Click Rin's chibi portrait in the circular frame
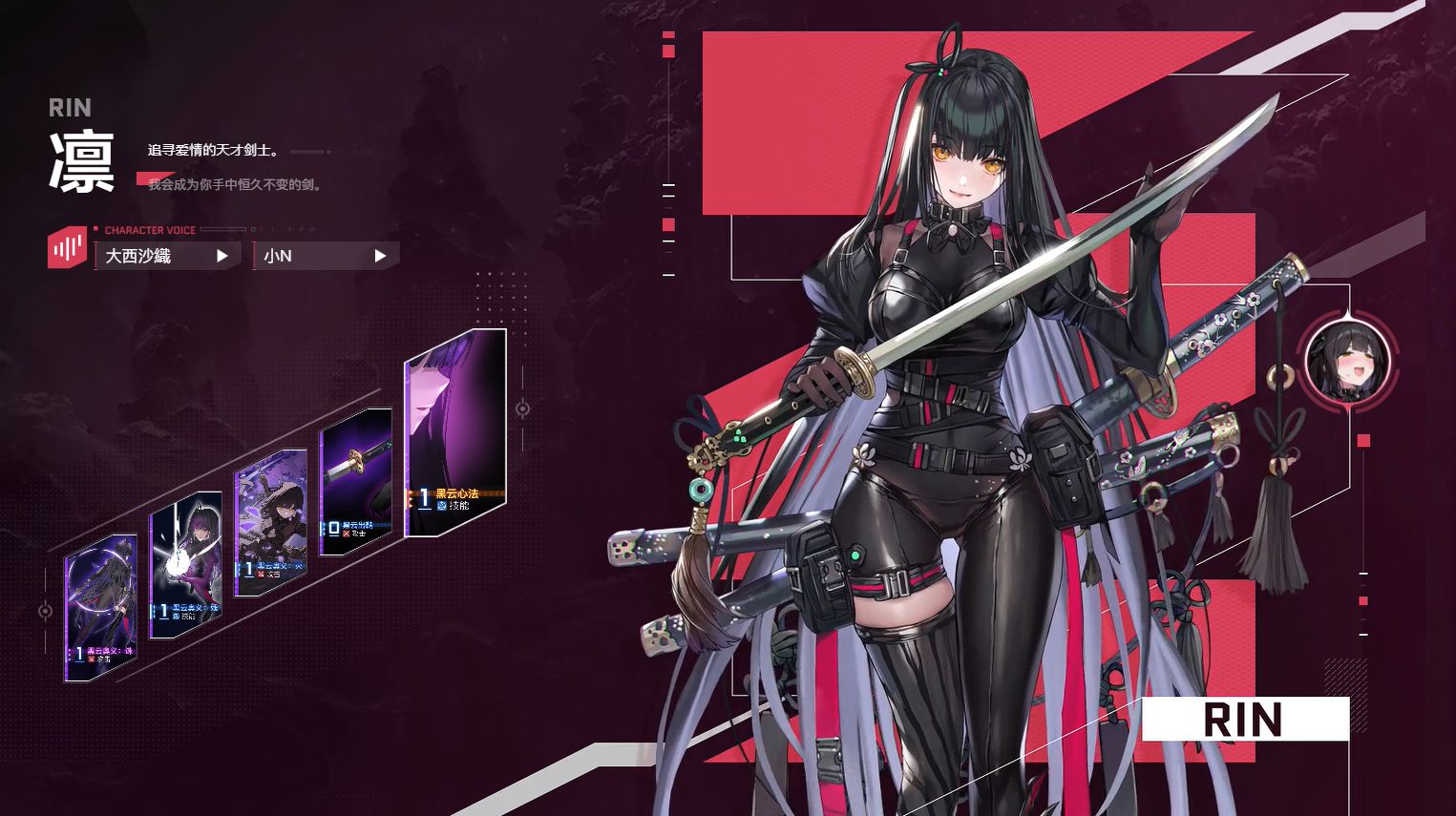Screen dimensions: 1456x816 pyautogui.click(x=1346, y=360)
